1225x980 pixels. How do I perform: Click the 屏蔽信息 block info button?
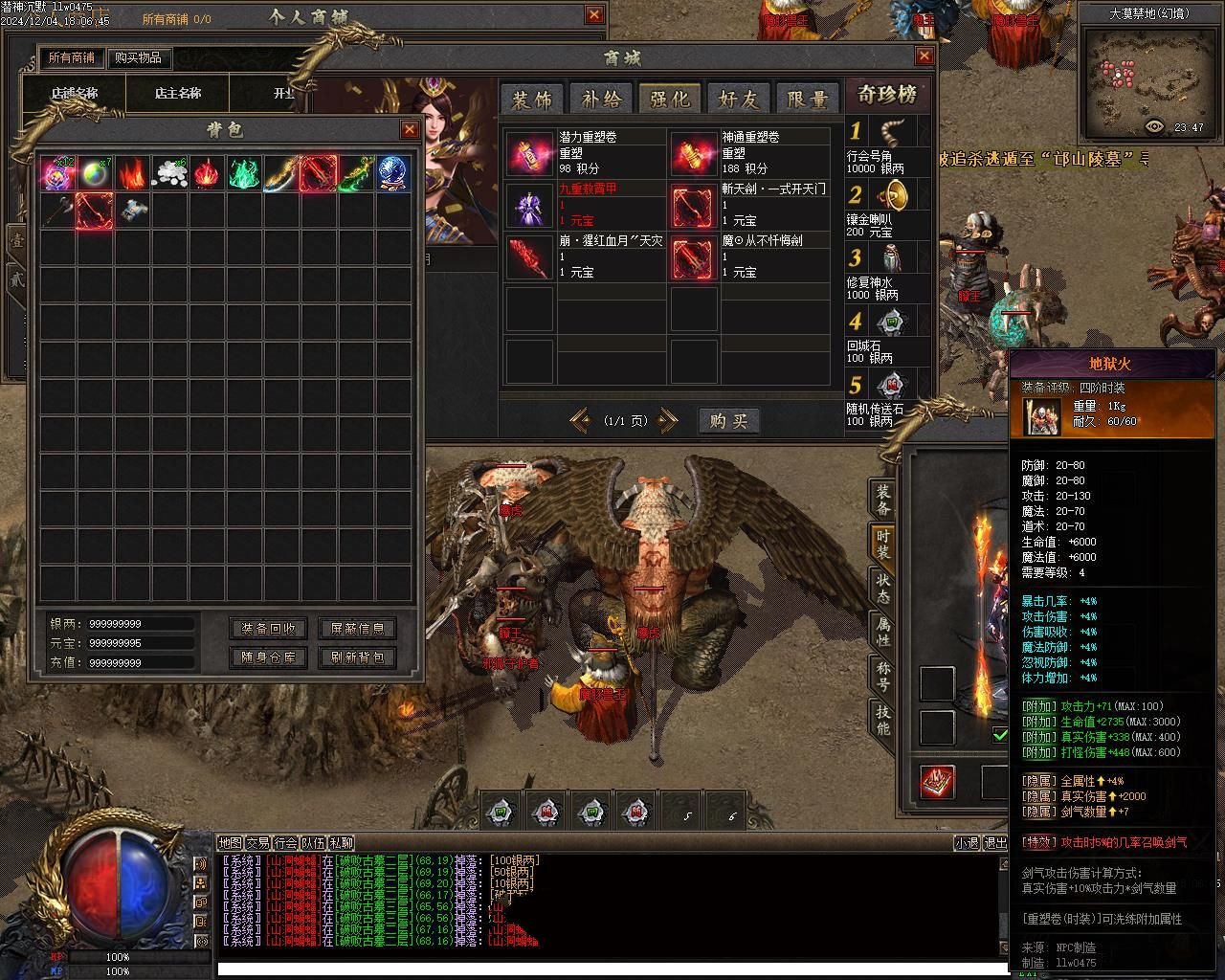click(357, 629)
